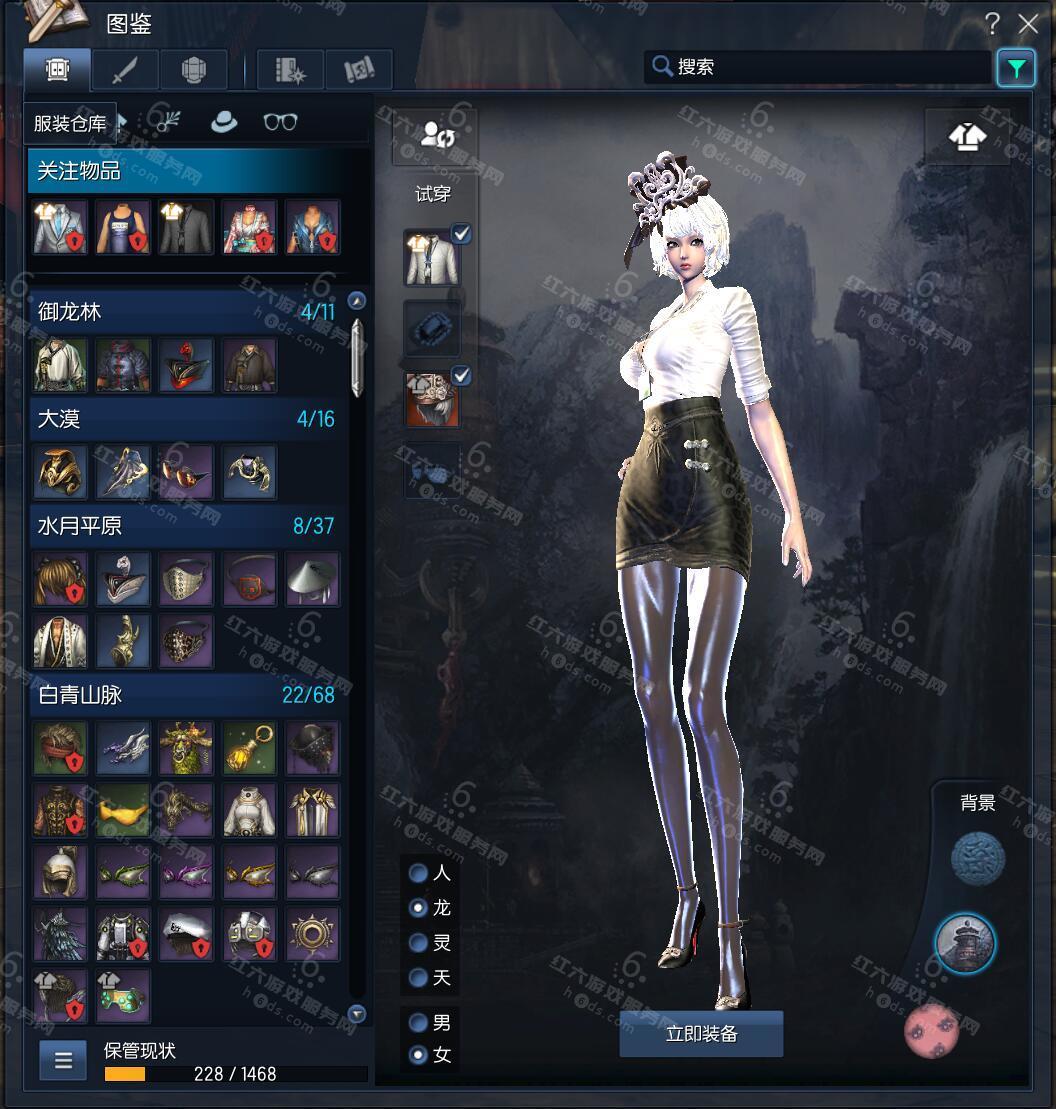
Task: Choose the pink paw print background
Action: pos(931,1032)
